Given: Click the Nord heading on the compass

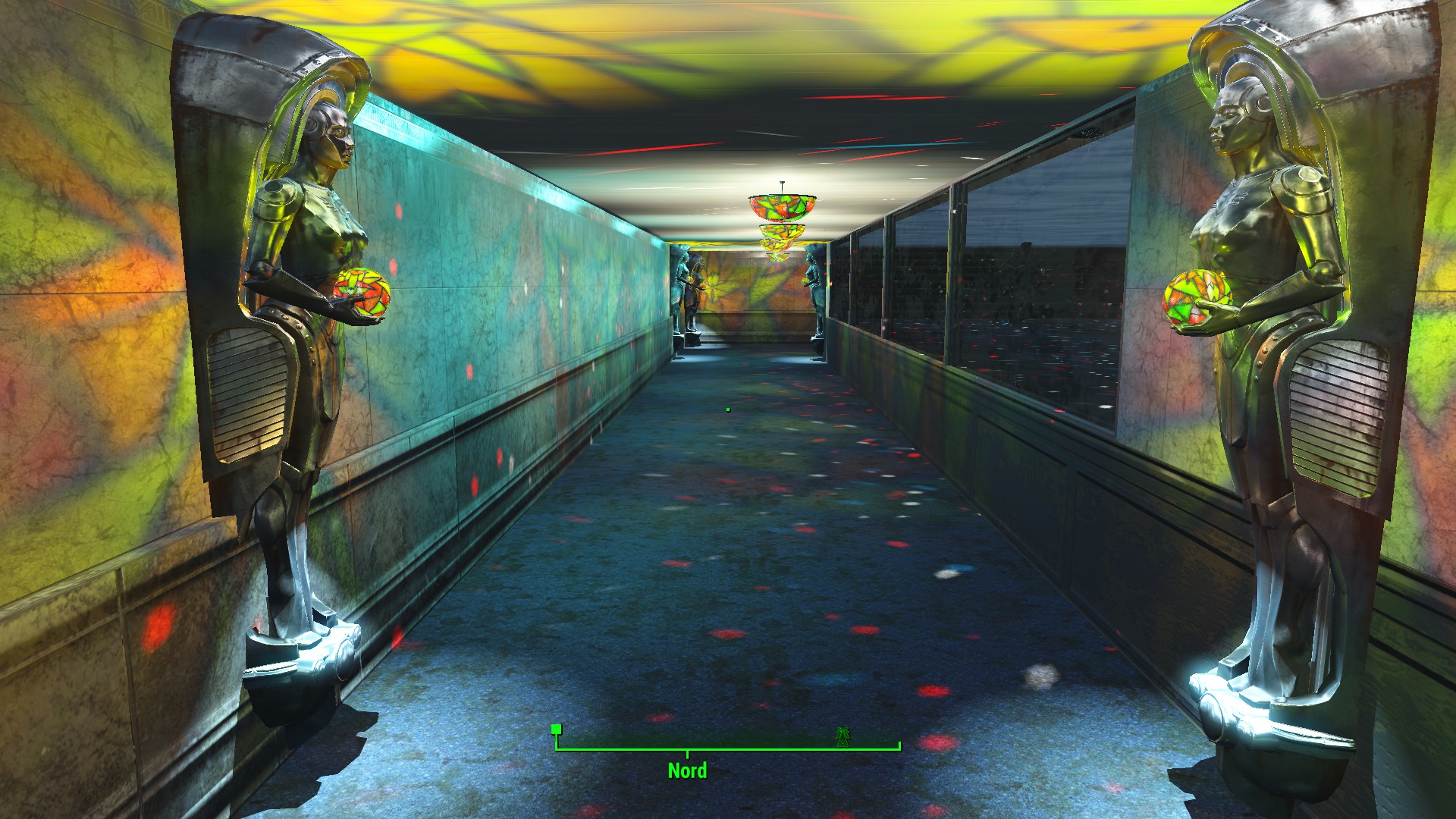Looking at the screenshot, I should tap(687, 770).
